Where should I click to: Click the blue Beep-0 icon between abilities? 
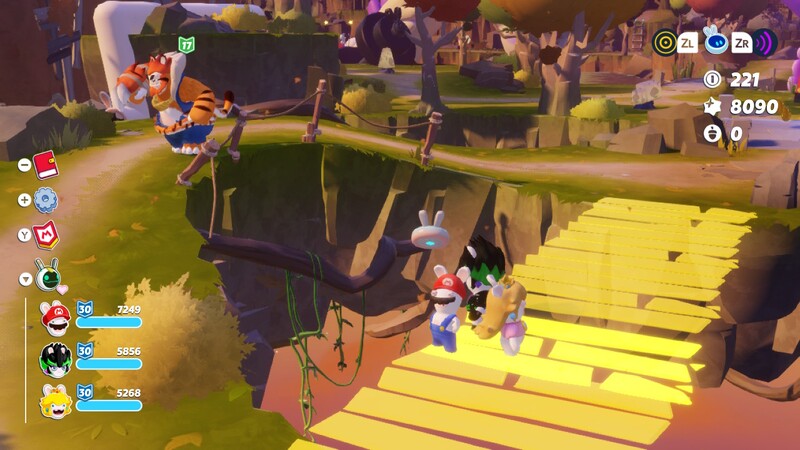click(715, 41)
